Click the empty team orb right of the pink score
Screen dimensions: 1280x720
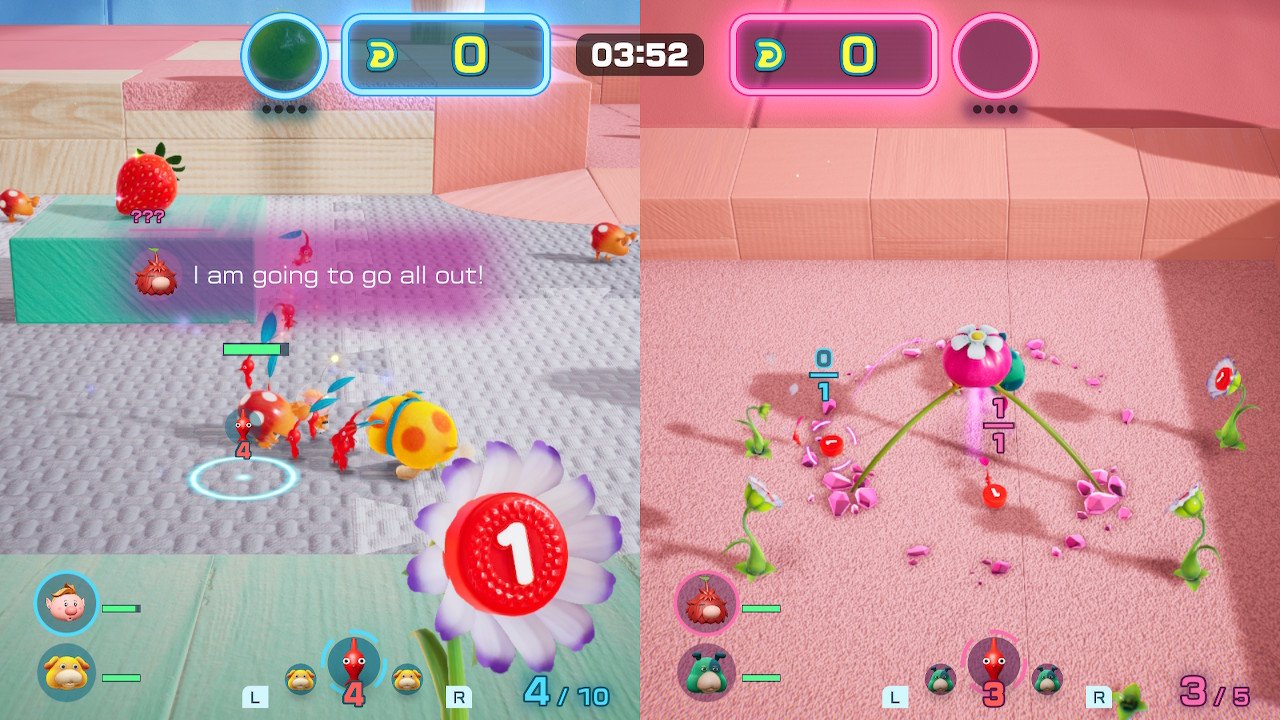click(994, 56)
